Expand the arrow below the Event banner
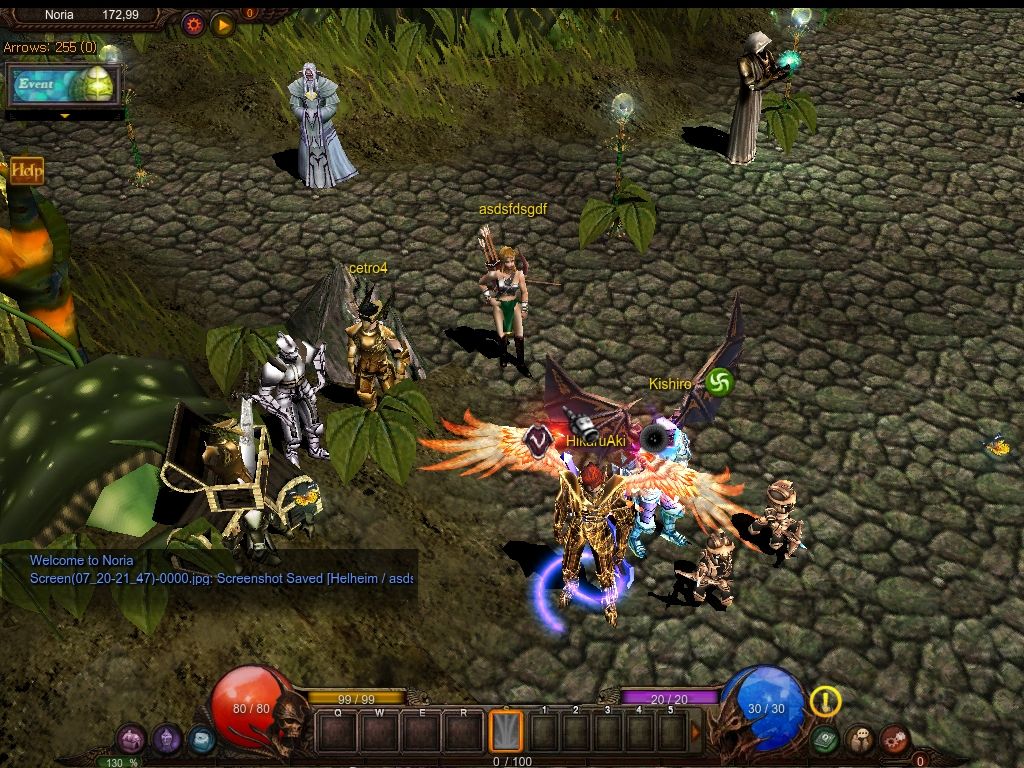Image resolution: width=1024 pixels, height=768 pixels. (65, 116)
